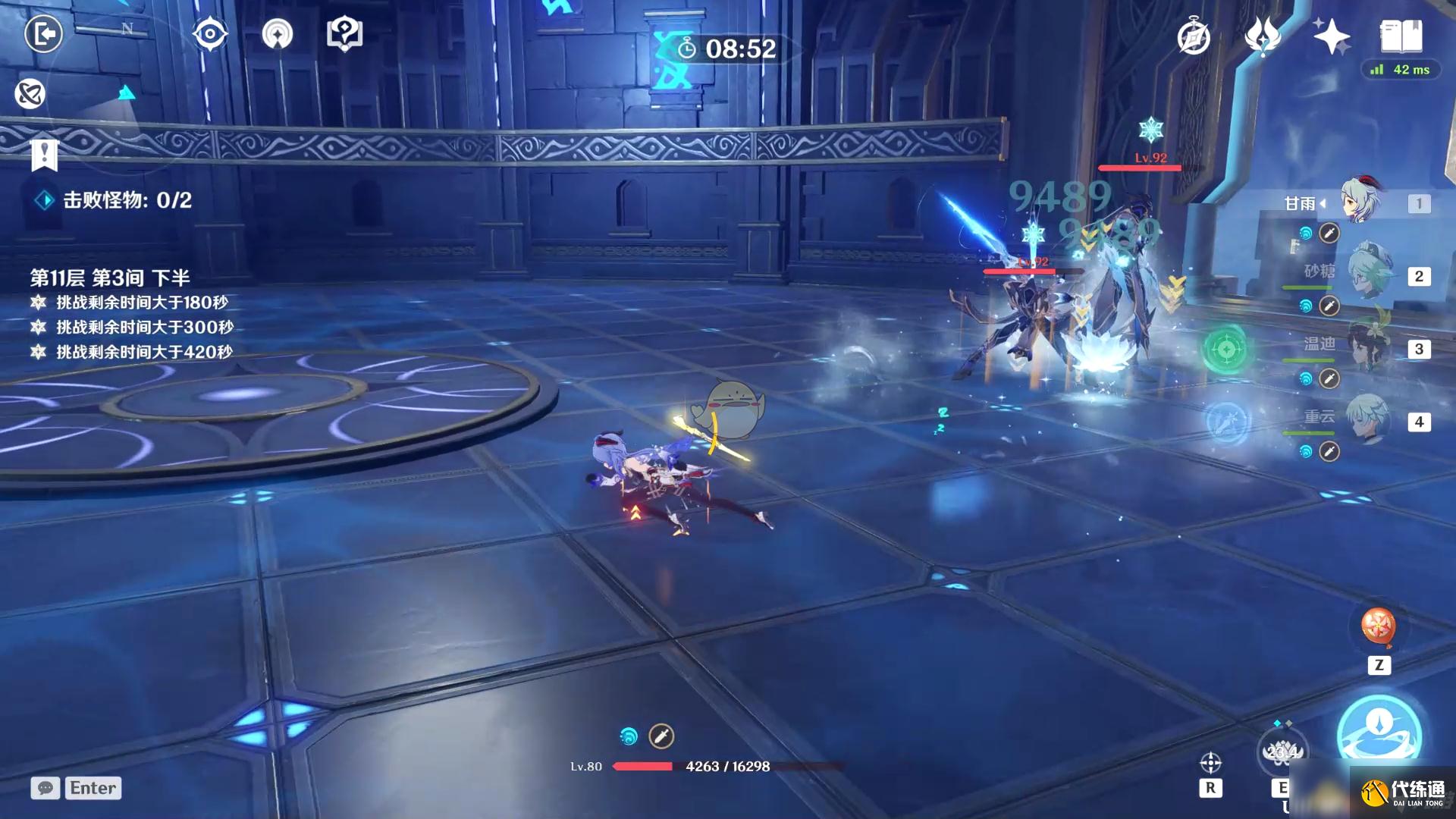Use the red food gadget item
Screen dimensions: 1456x819
[x=1379, y=626]
